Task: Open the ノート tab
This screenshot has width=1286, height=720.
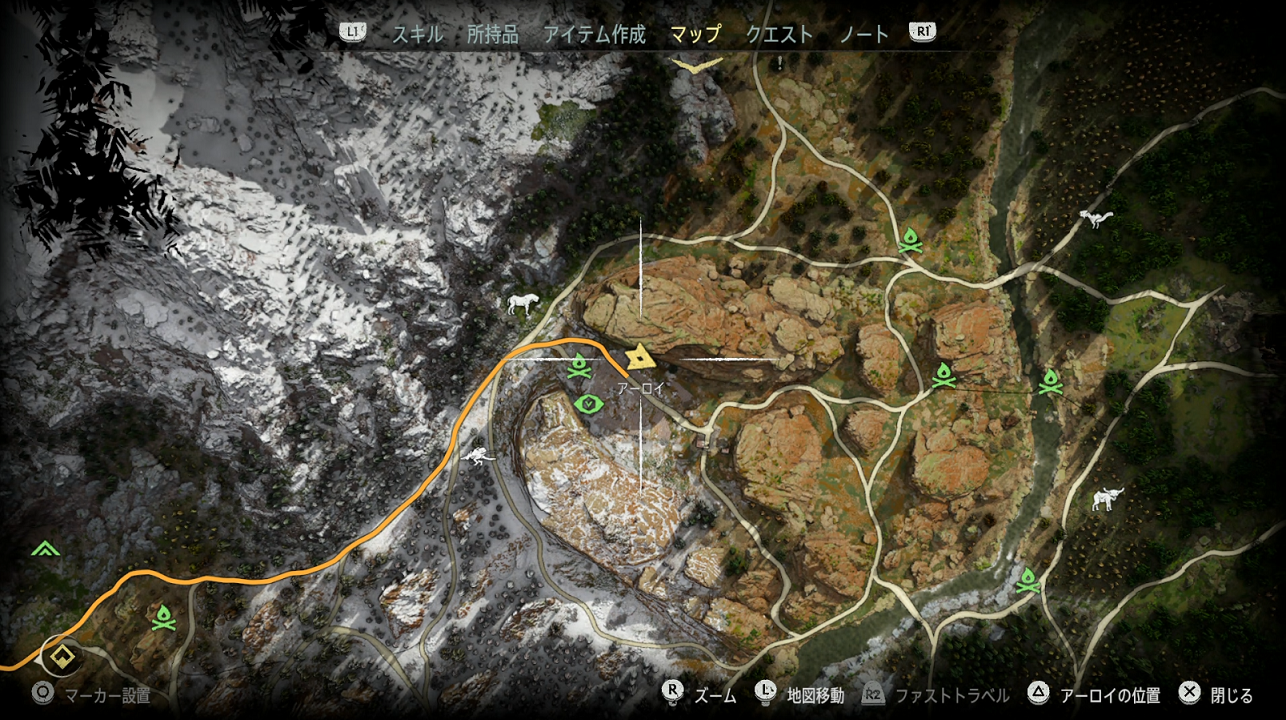Action: (864, 34)
